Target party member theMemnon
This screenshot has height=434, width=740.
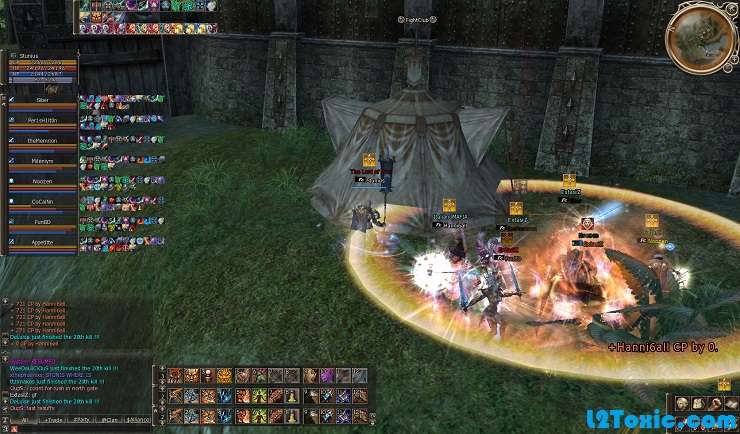pyautogui.click(x=42, y=141)
